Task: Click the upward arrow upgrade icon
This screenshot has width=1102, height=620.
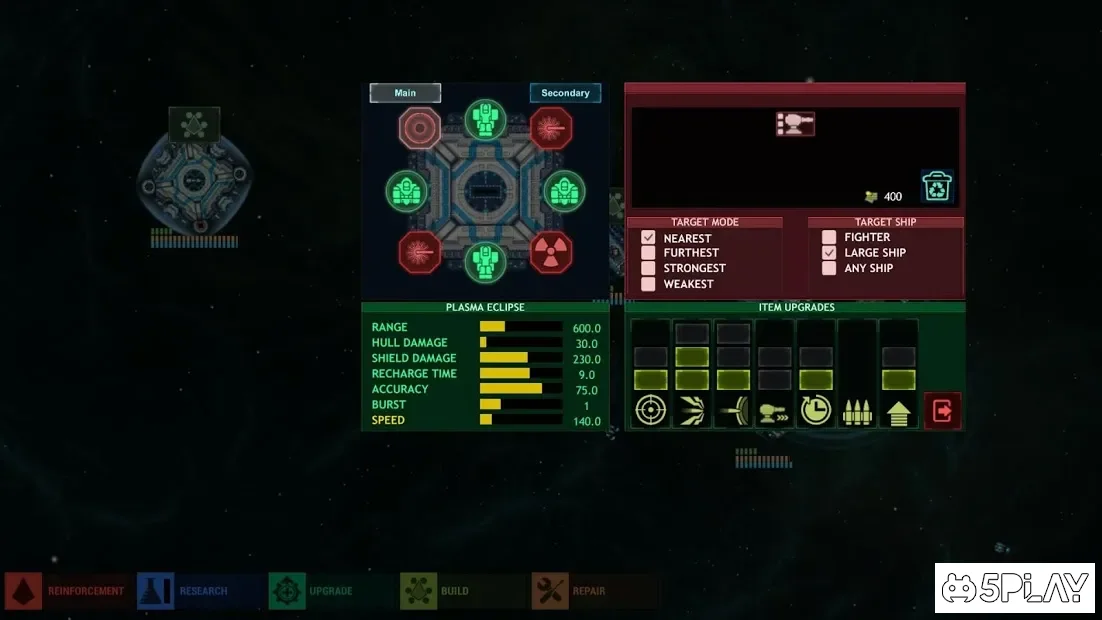Action: [x=898, y=411]
